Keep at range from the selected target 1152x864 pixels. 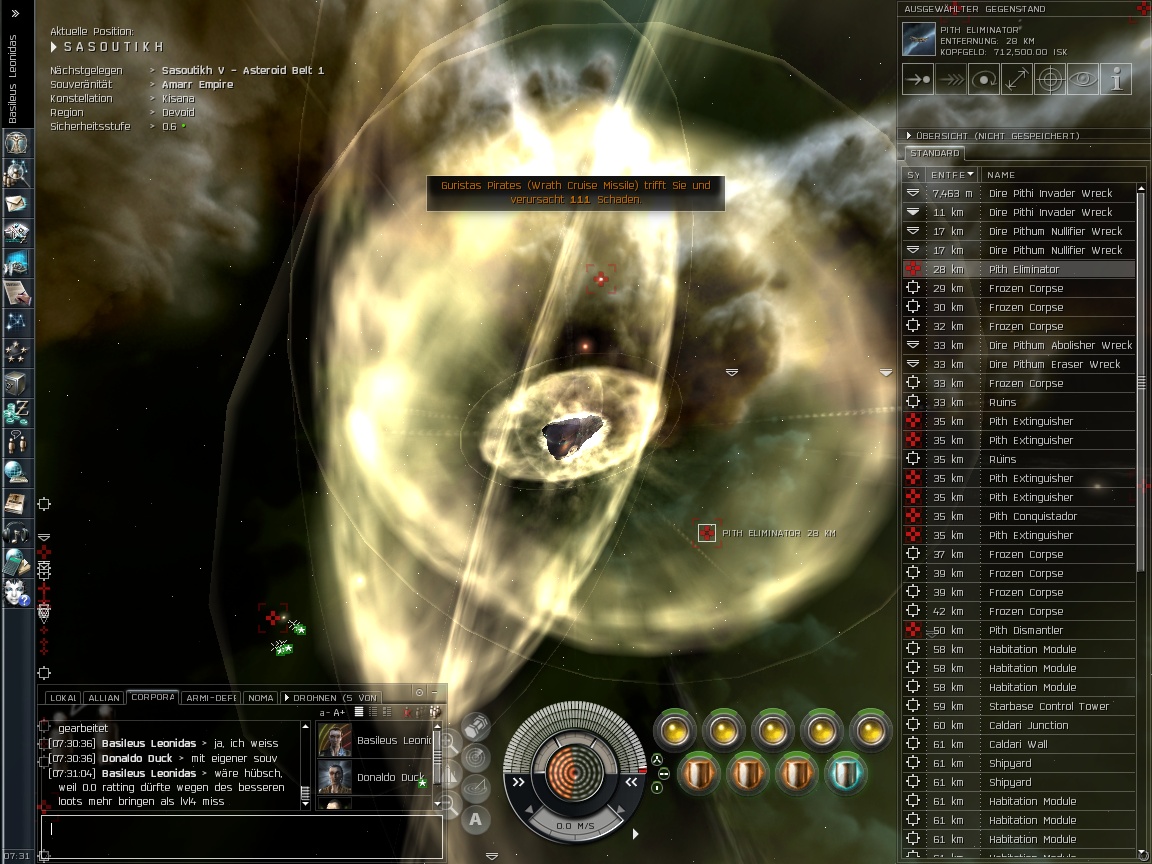[1017, 79]
